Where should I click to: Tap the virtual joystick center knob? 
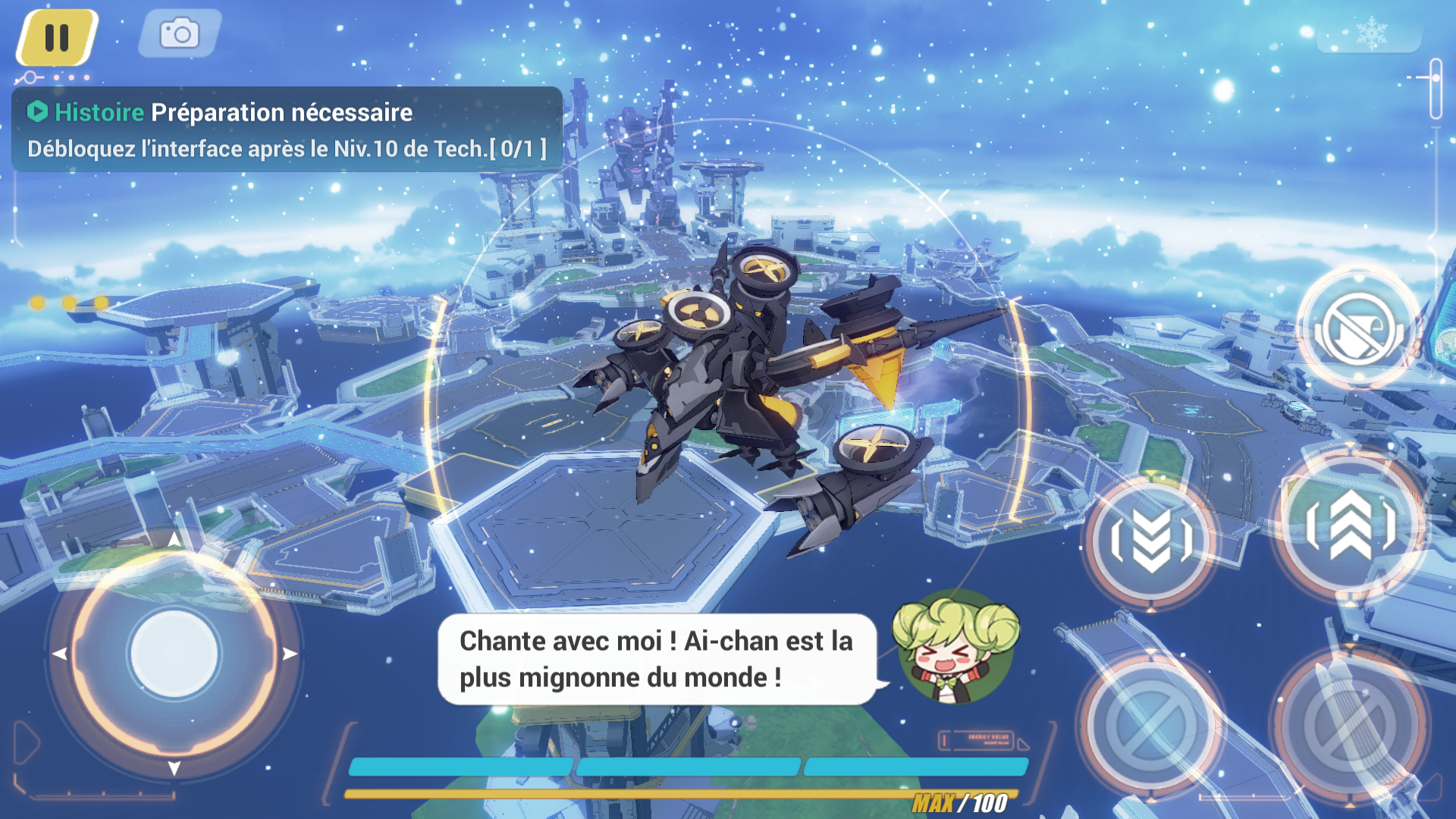coord(174,654)
